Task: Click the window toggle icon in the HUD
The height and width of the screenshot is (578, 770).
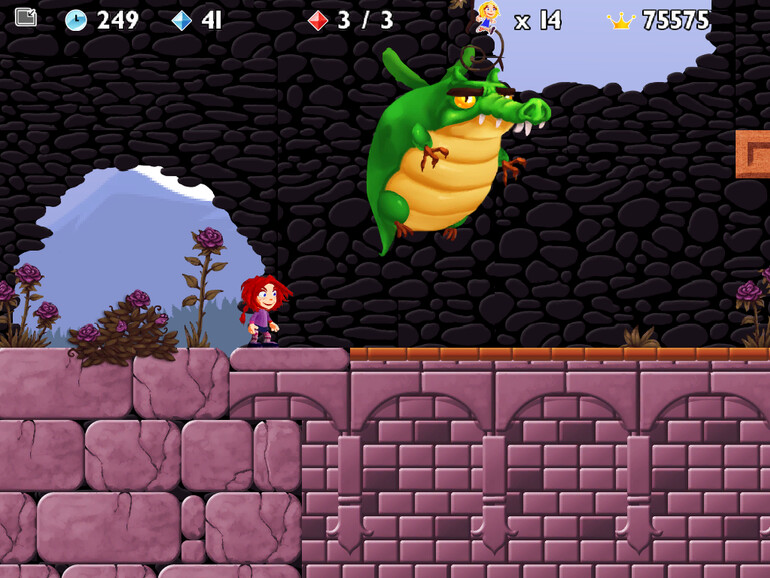Action: point(26,17)
